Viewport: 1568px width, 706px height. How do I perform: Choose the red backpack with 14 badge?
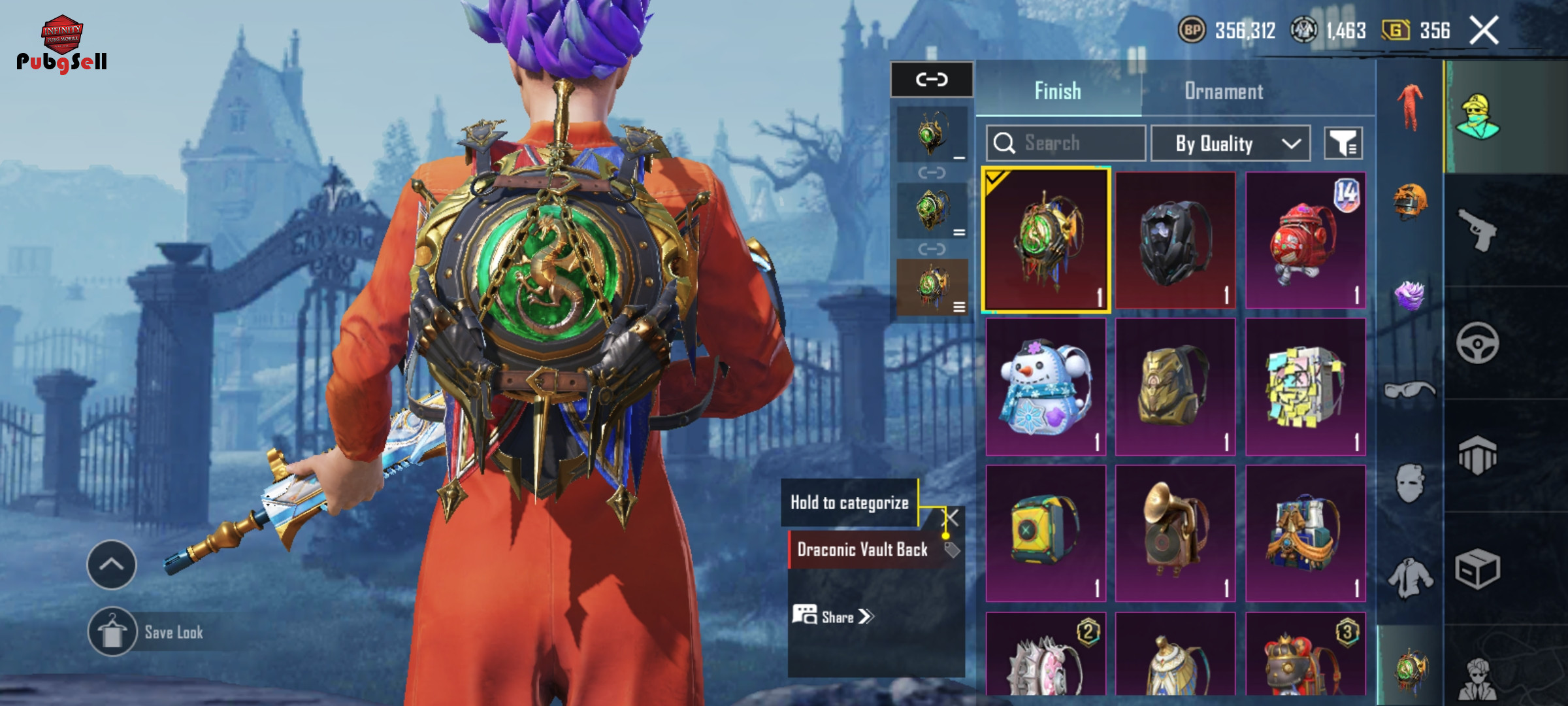pos(1305,241)
